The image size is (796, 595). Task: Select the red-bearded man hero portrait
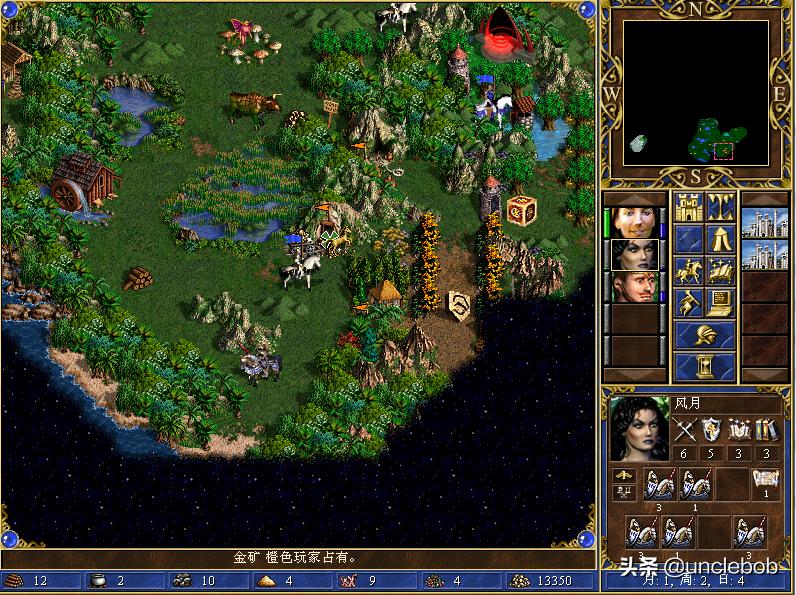(x=632, y=287)
